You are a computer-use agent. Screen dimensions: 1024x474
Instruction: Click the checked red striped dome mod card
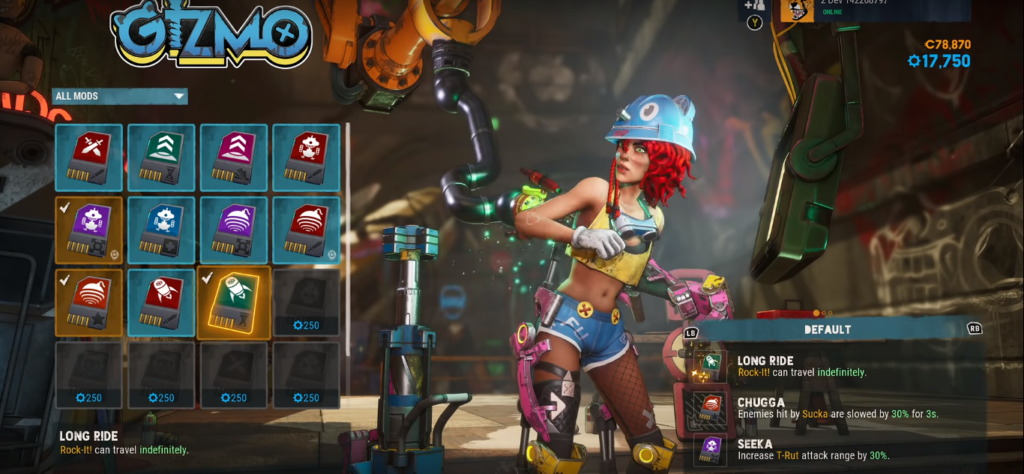point(89,302)
